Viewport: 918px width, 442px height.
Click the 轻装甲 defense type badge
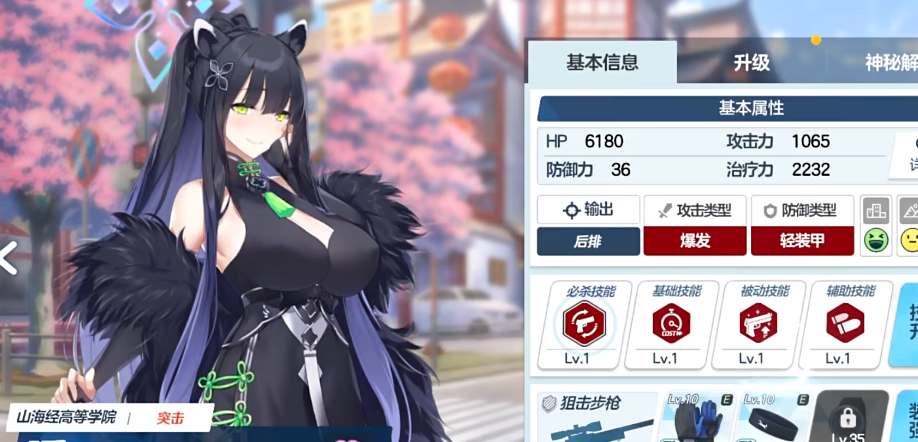pyautogui.click(x=803, y=241)
